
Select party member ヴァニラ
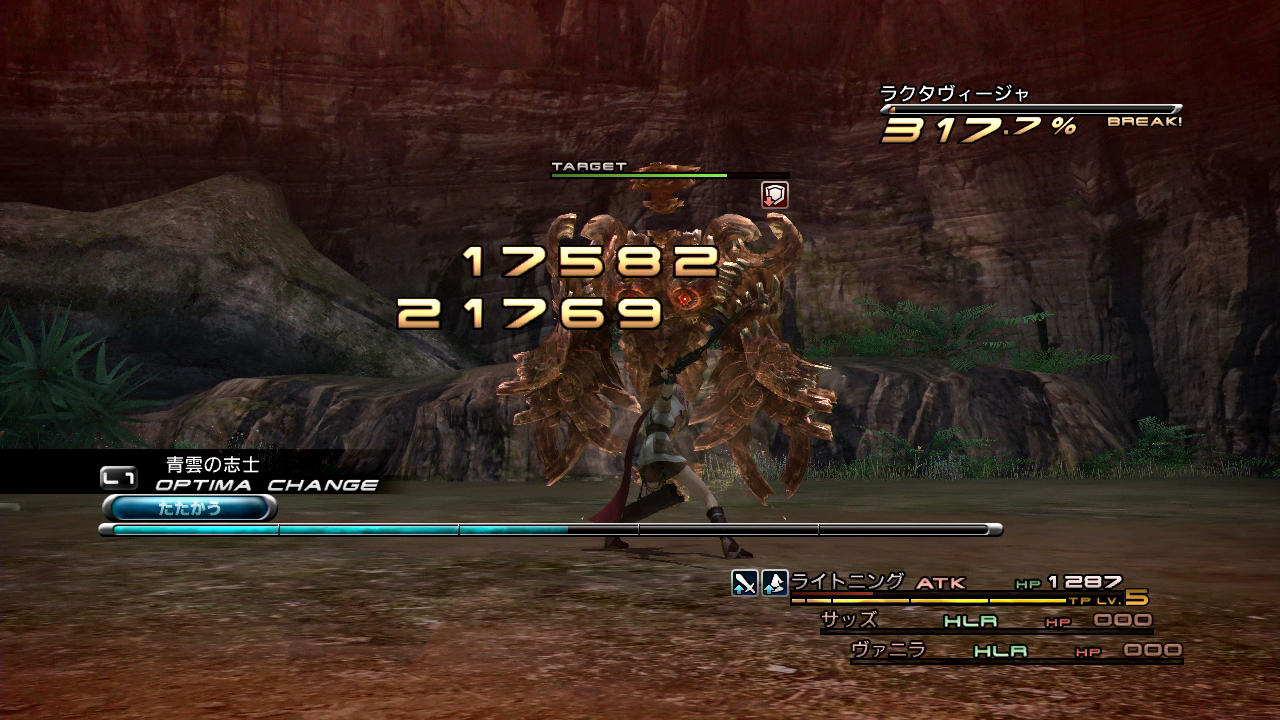coord(888,650)
